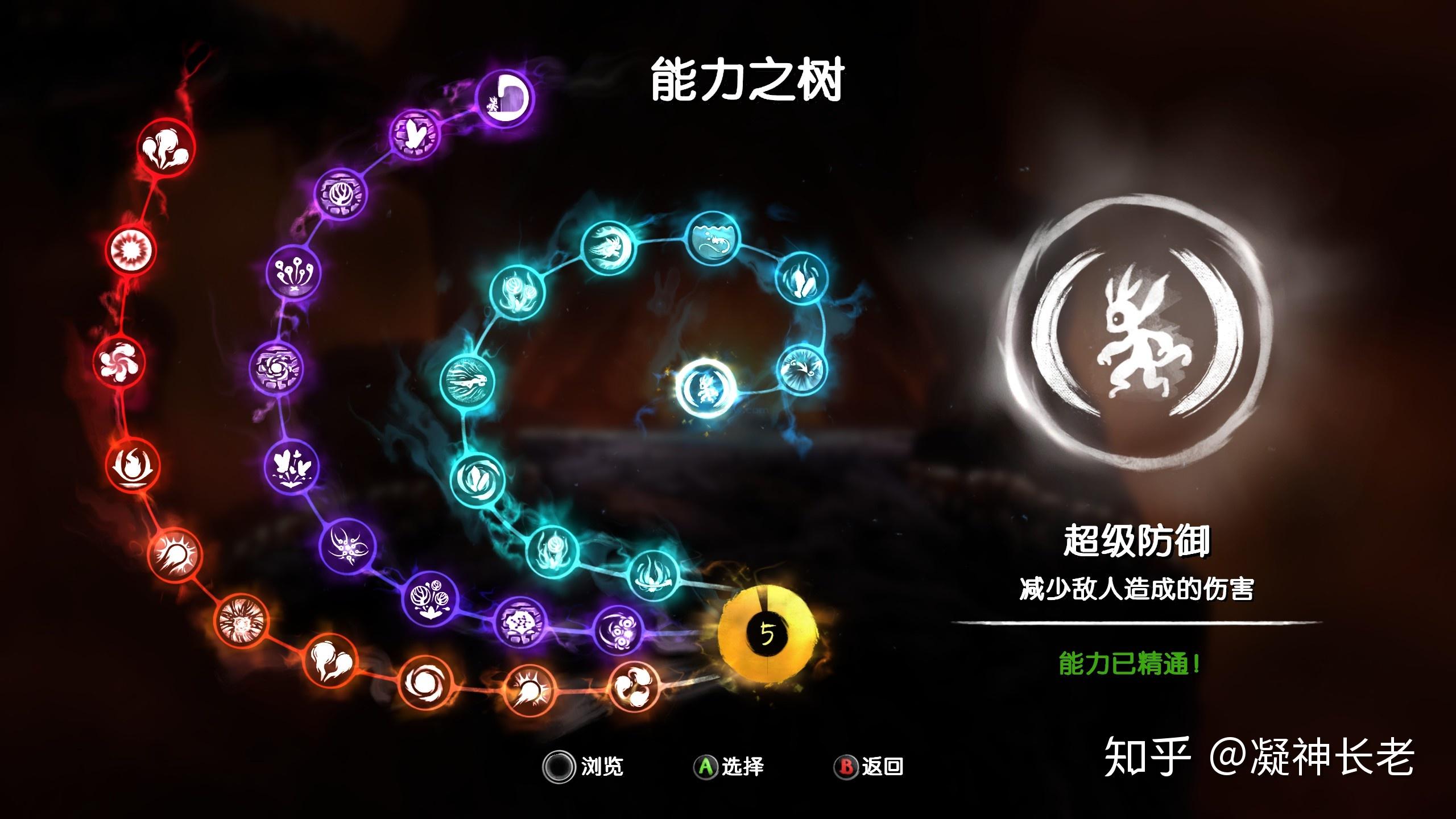Image resolution: width=1456 pixels, height=819 pixels.
Task: Select the feather-boots ability node on cyan branch
Action: coord(801,279)
